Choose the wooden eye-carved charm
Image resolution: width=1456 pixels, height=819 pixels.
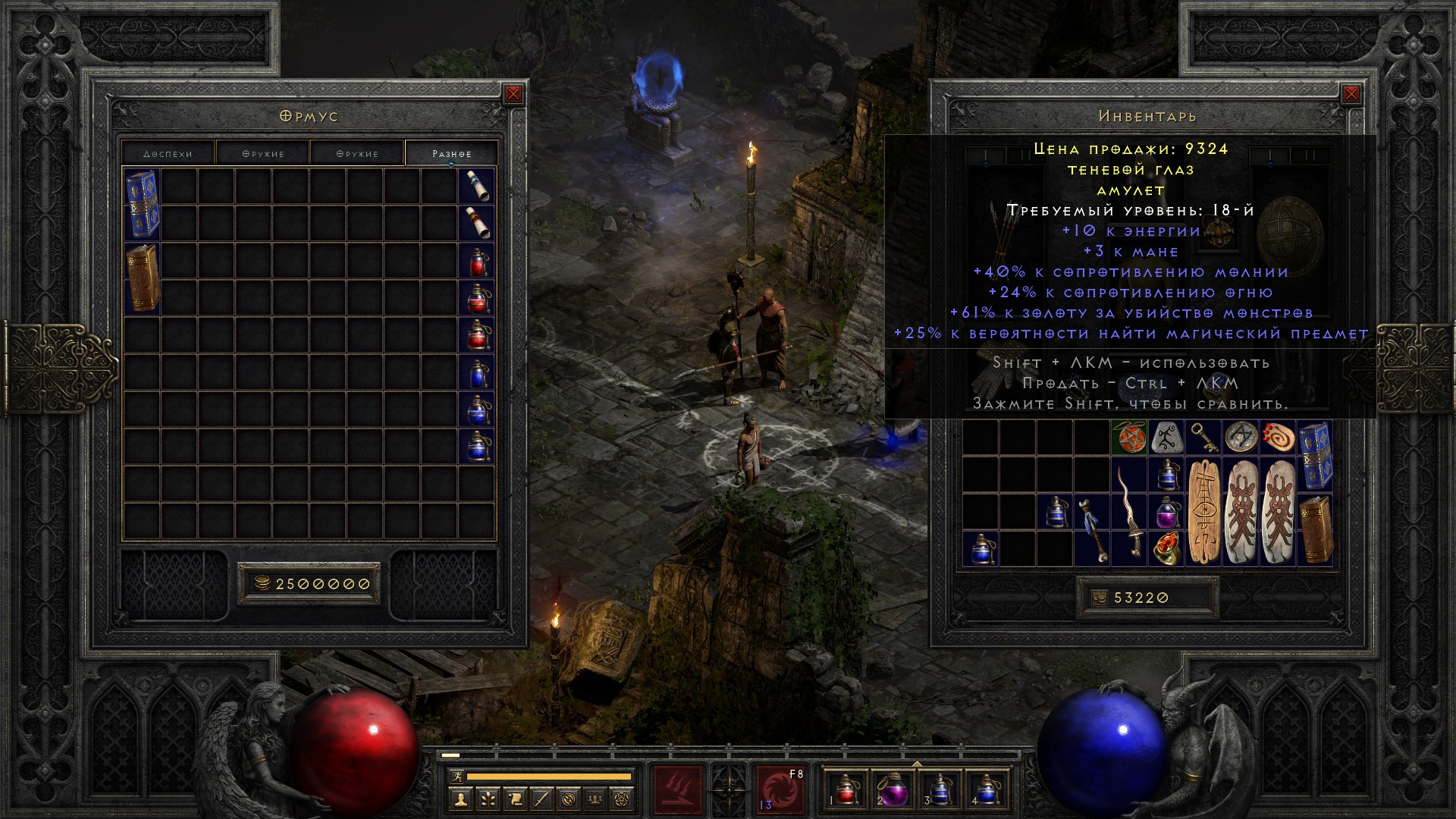(x=1203, y=512)
